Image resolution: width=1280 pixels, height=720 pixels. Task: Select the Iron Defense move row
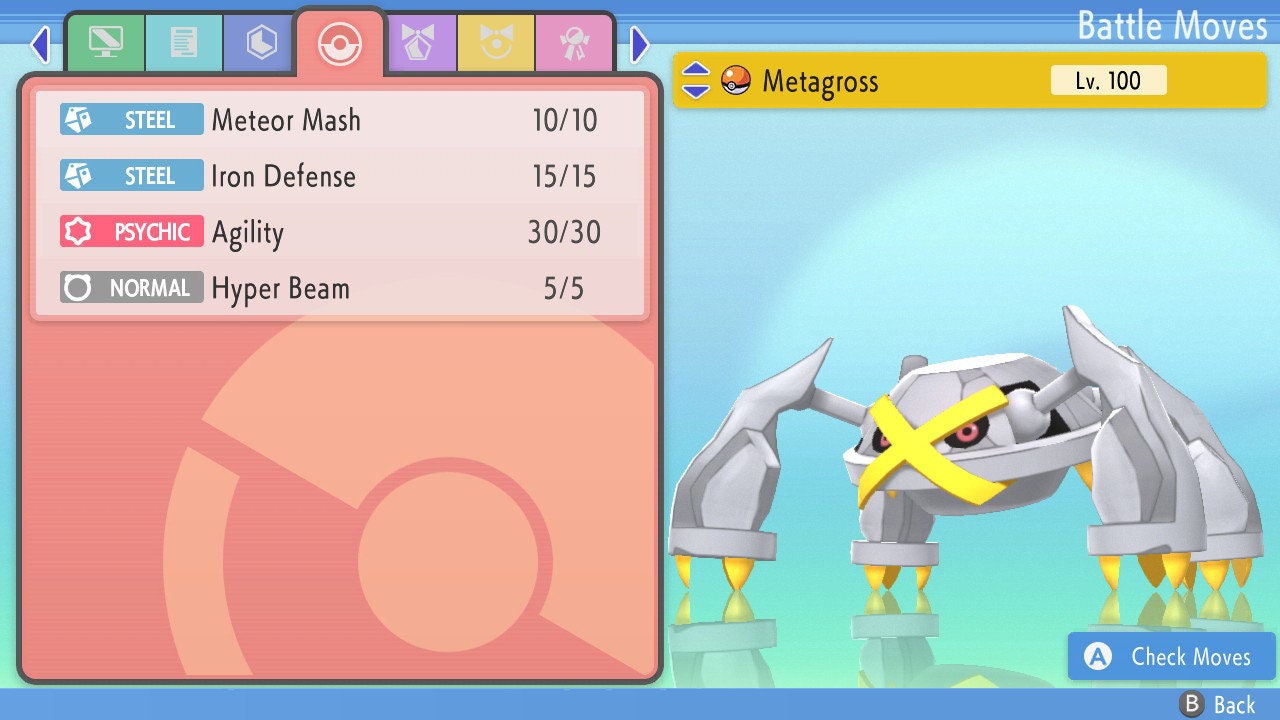(340, 177)
